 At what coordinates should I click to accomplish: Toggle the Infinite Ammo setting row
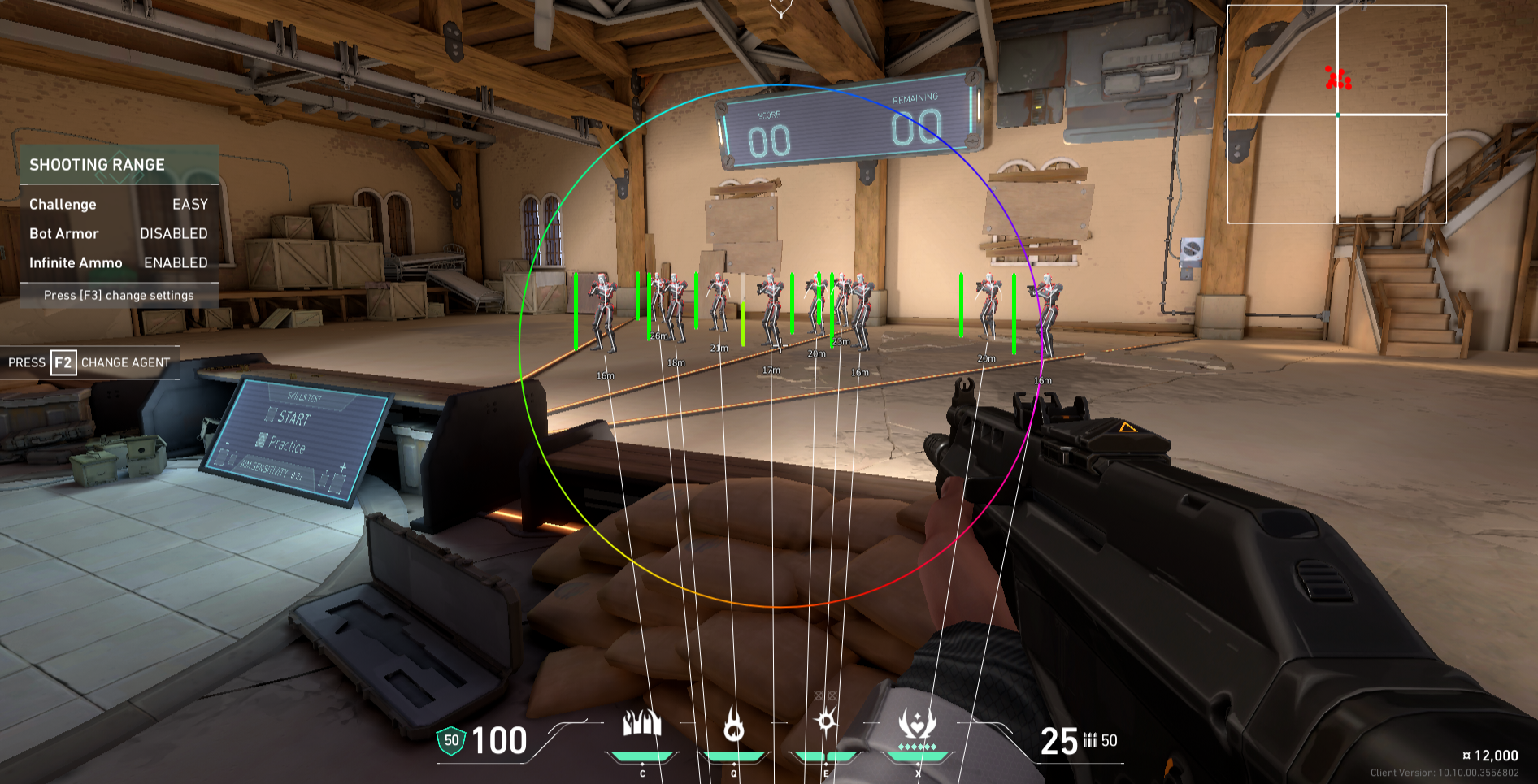click(x=119, y=263)
